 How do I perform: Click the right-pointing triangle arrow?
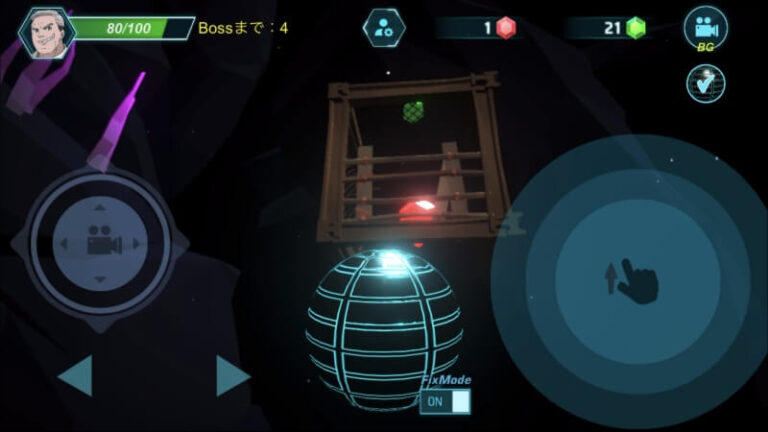pos(232,376)
